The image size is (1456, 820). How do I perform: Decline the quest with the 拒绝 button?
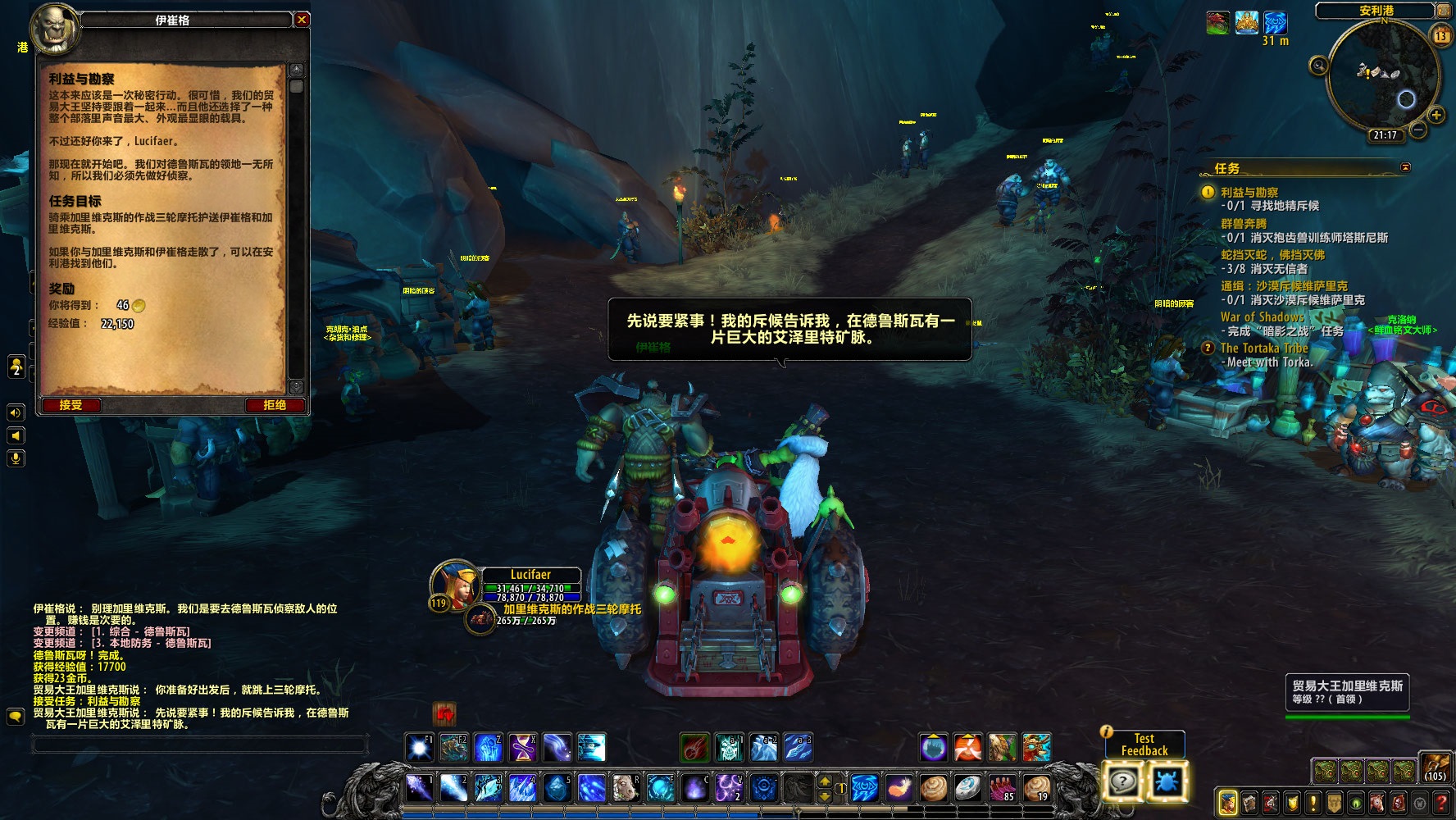click(x=274, y=405)
